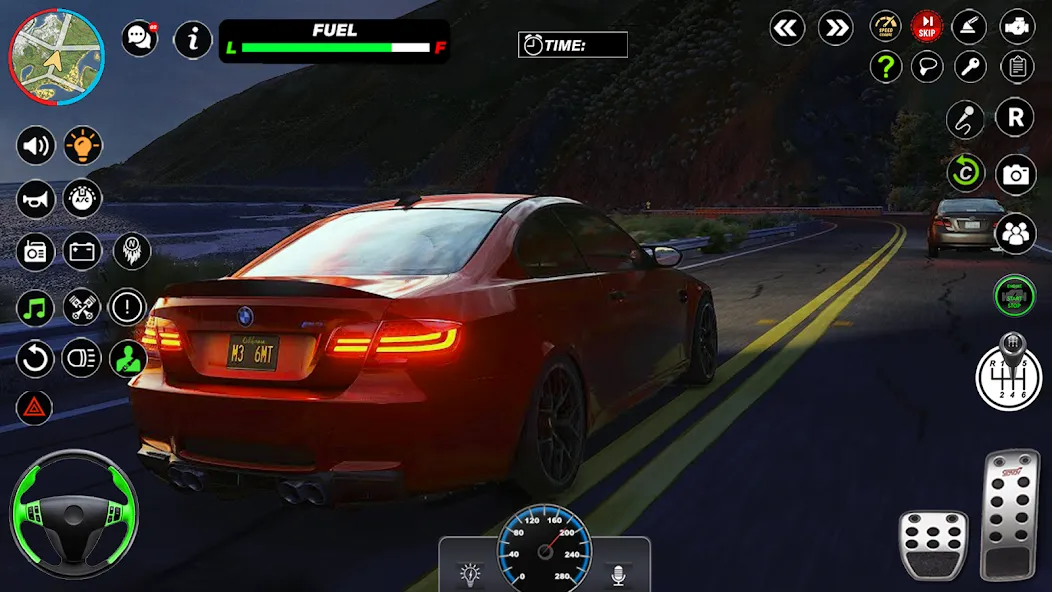Viewport: 1052px width, 592px height.
Task: Tap the engine Start Stop button
Action: point(1014,296)
